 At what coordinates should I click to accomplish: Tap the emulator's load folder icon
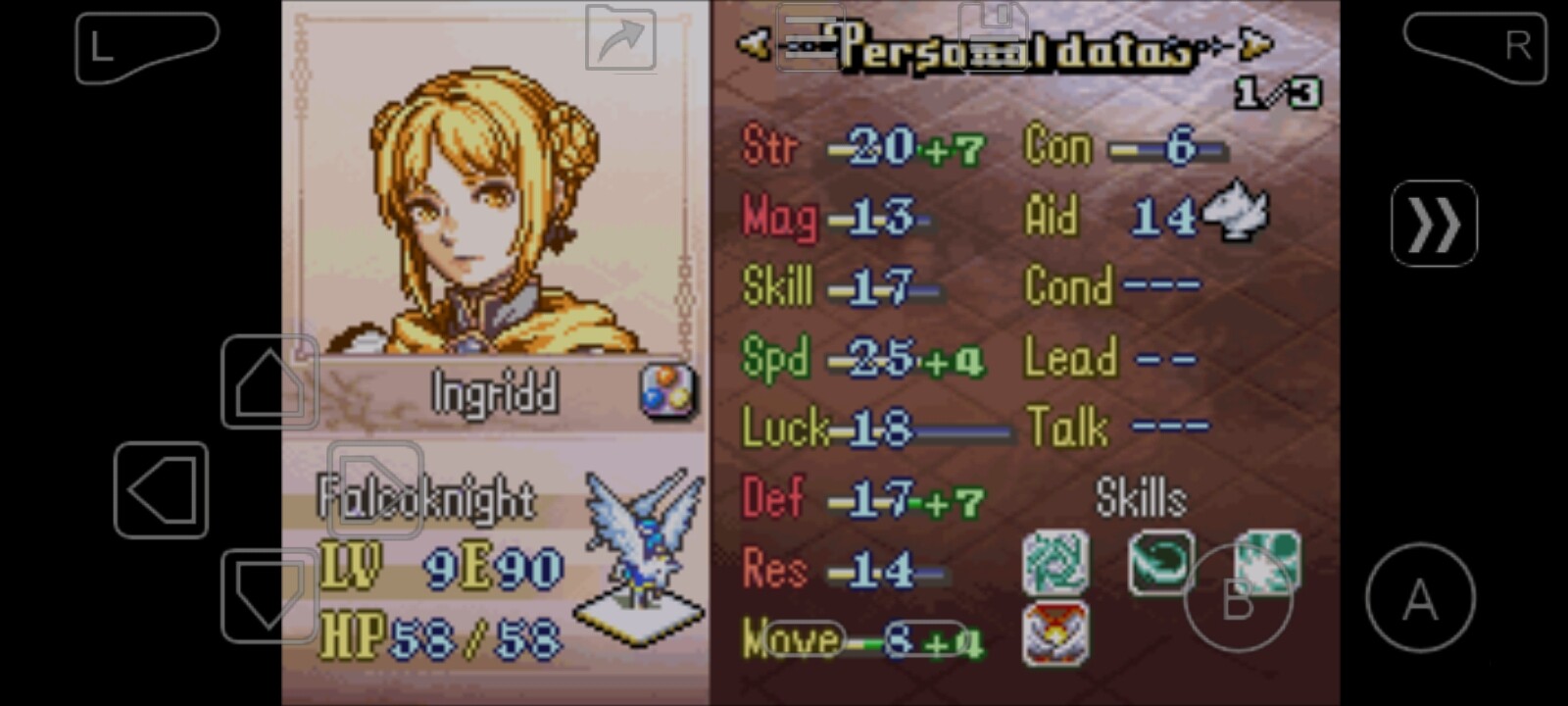tap(621, 37)
